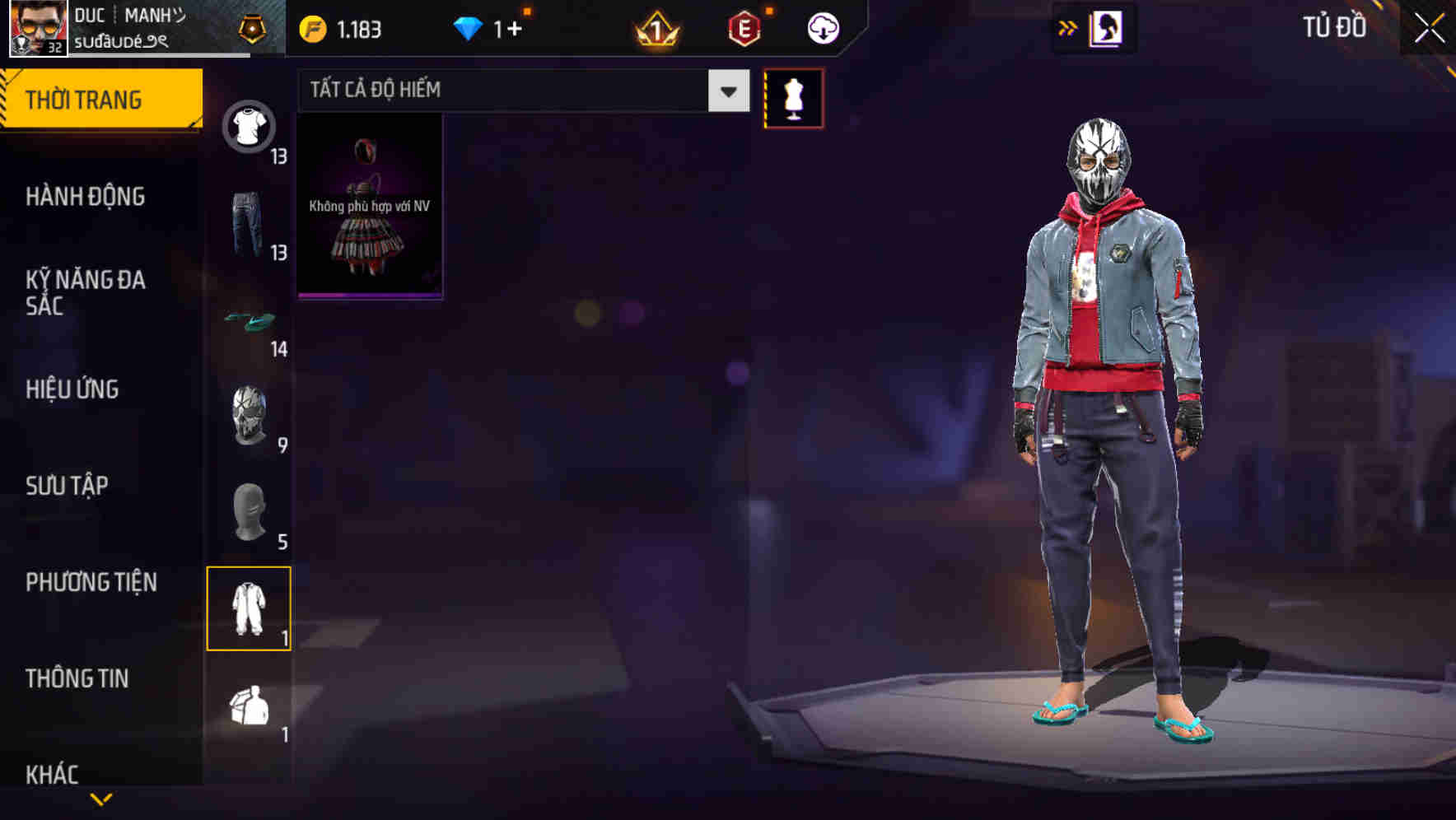Expand the sidebar with the bottom chevron
This screenshot has width=1456, height=820.
coord(100,797)
